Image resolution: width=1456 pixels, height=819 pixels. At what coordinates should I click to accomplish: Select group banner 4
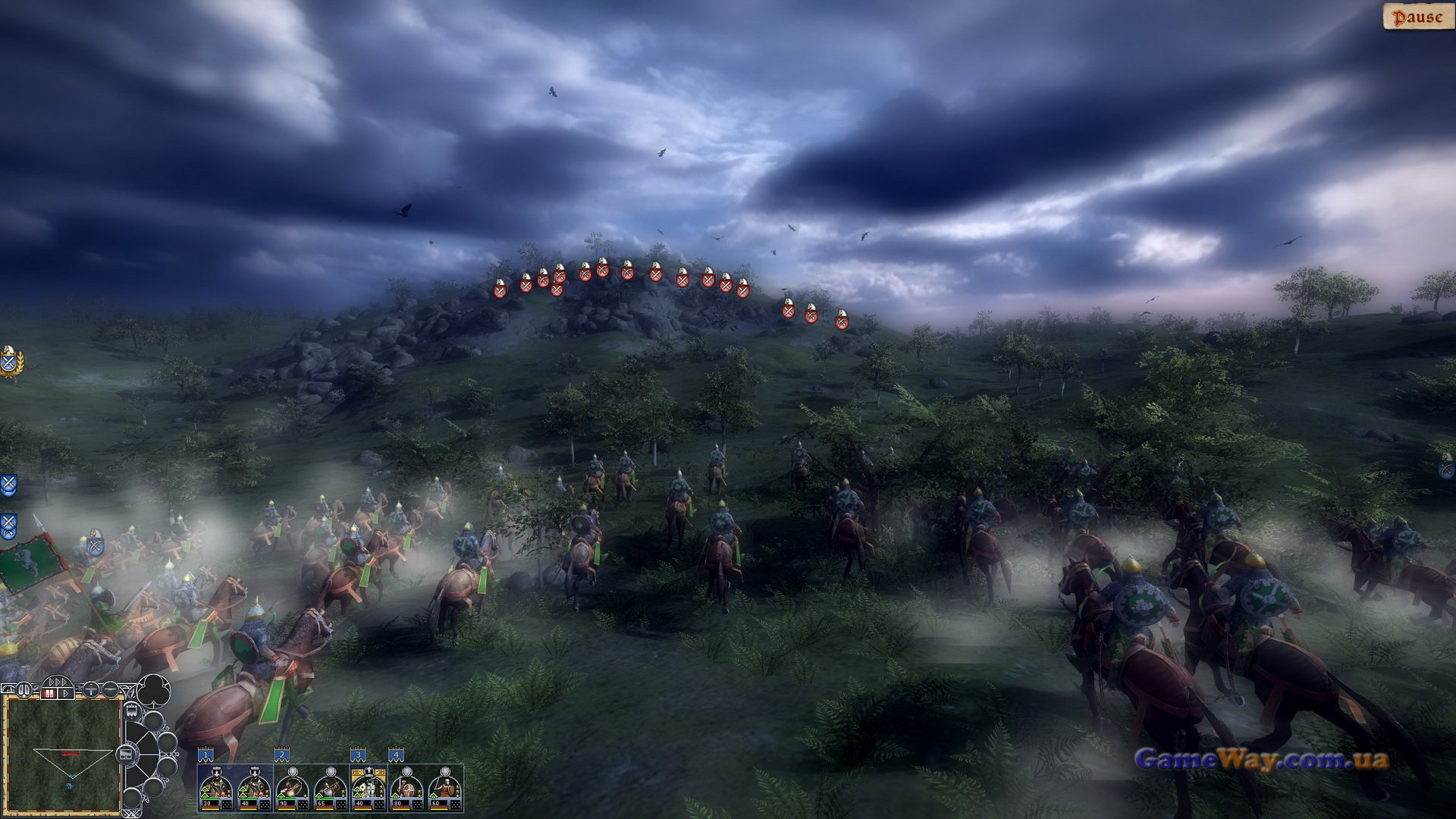tap(396, 755)
